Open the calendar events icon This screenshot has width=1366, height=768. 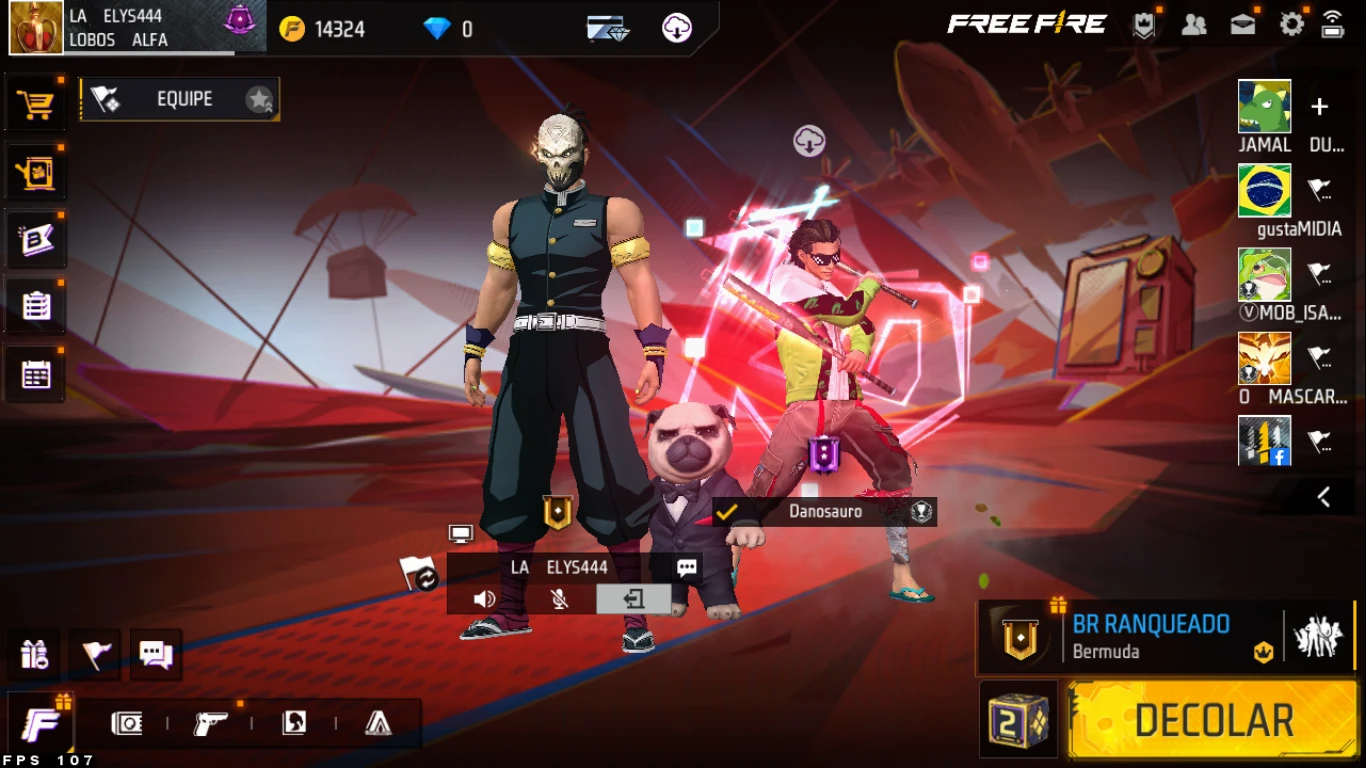point(36,375)
